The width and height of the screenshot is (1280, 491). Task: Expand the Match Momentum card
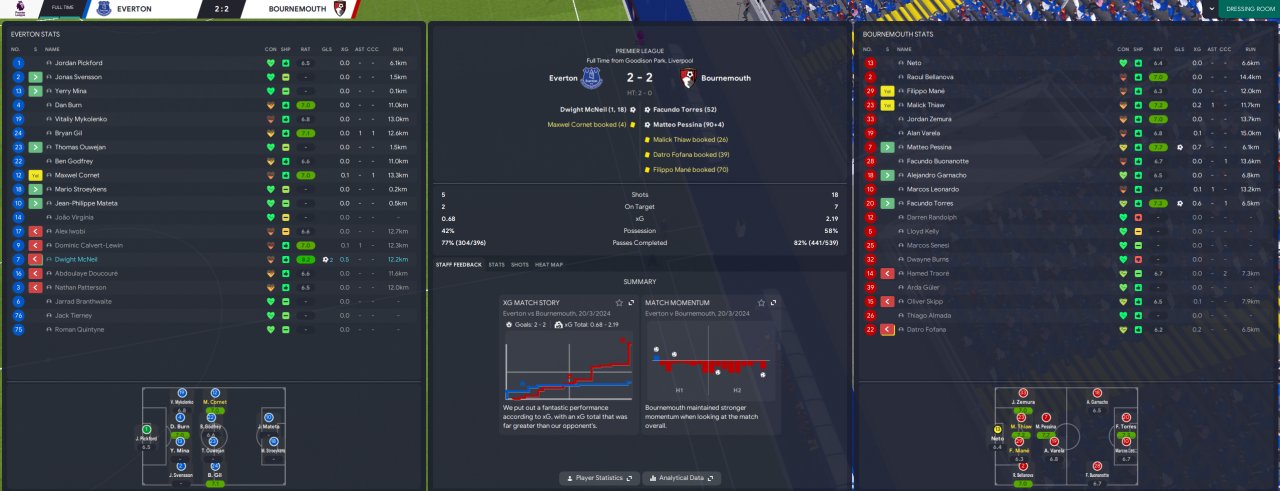coord(773,302)
